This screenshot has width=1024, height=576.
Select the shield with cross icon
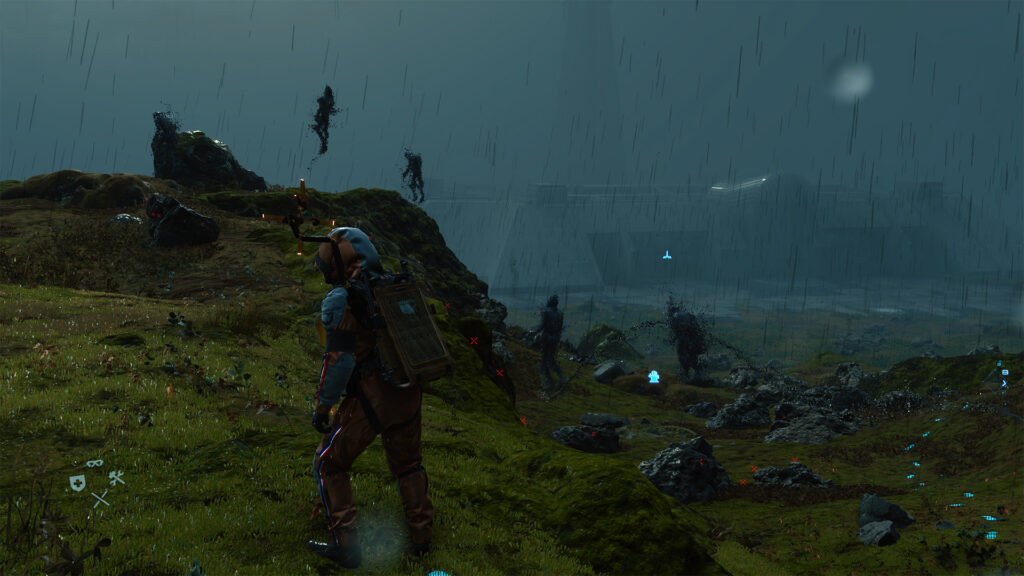tap(77, 483)
